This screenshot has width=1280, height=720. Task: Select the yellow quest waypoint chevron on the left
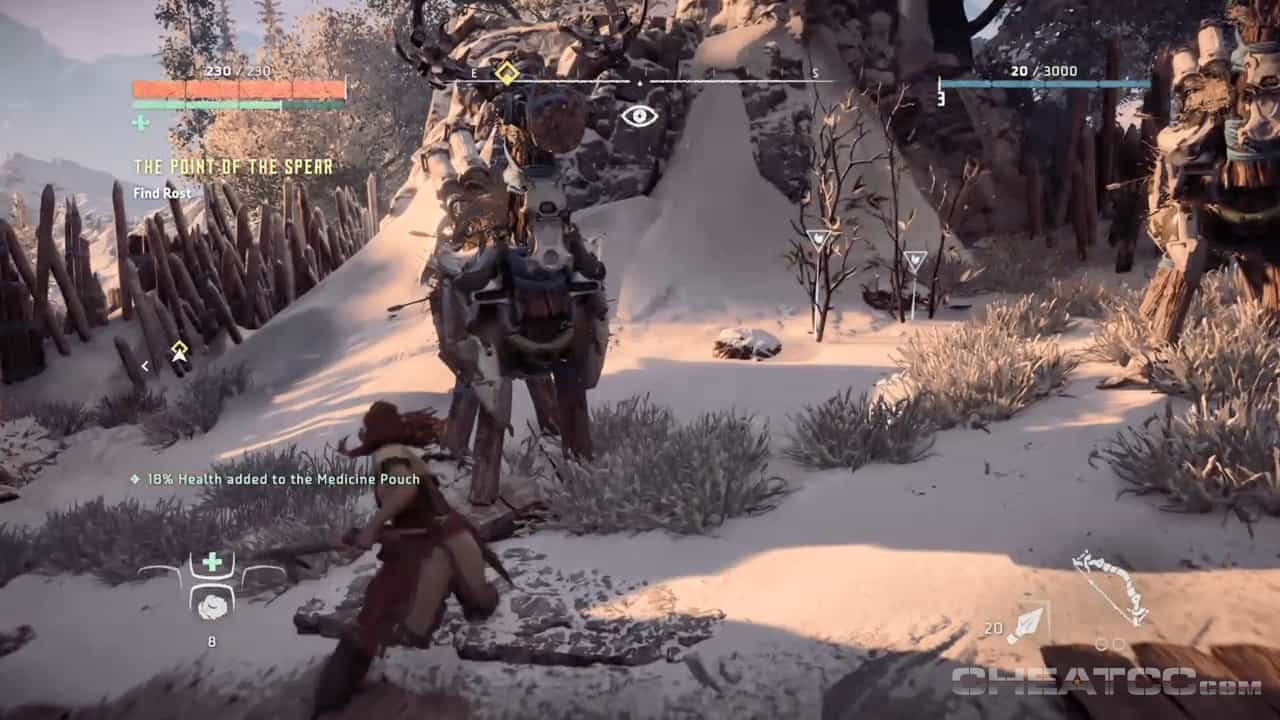coord(177,349)
